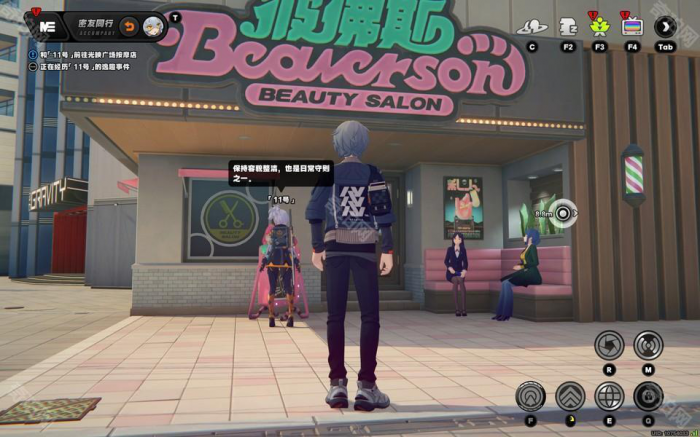The height and width of the screenshot is (437, 700).
Task: Open the green event icon with alert
Action: pos(600,27)
